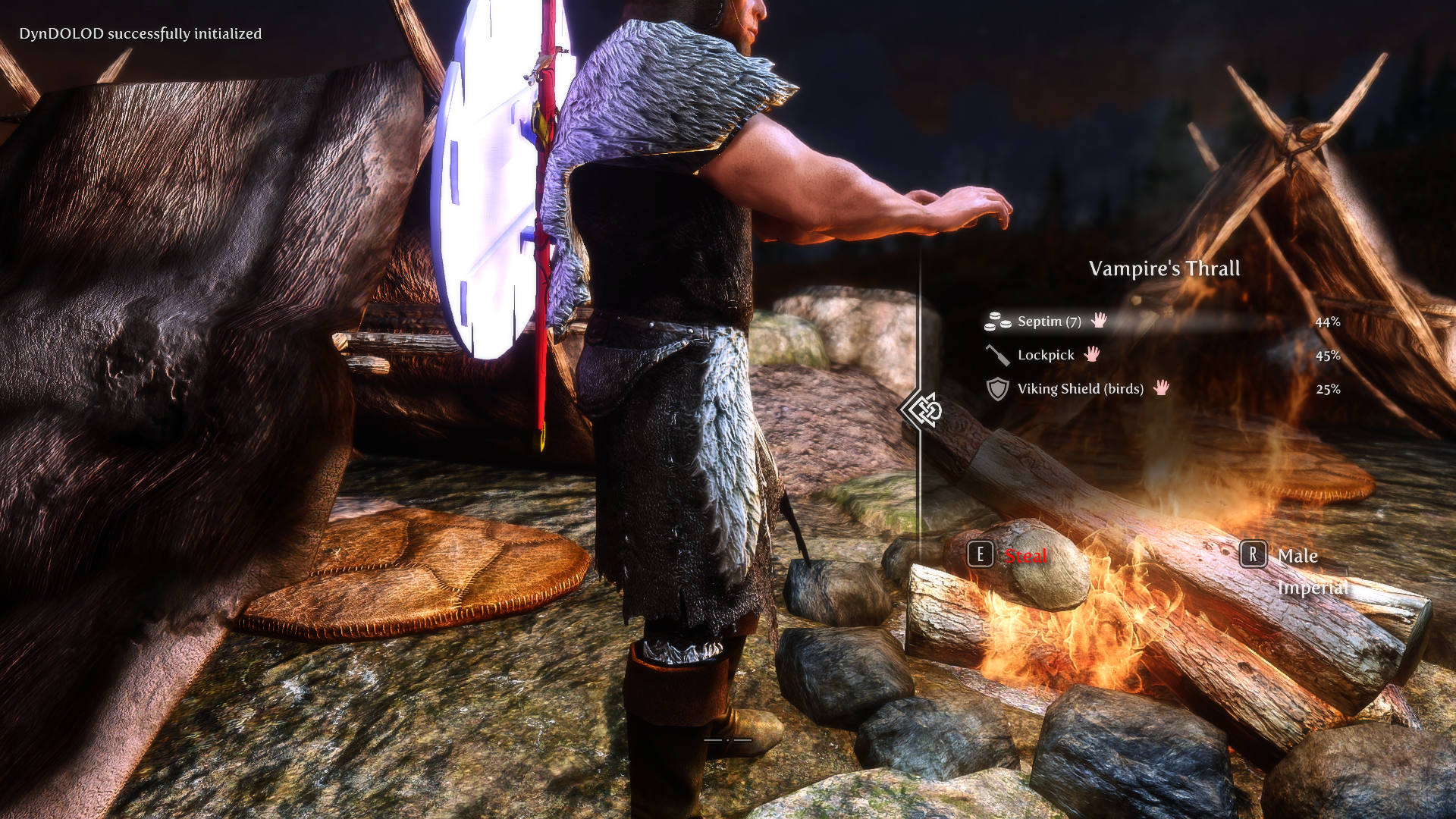The height and width of the screenshot is (819, 1456).
Task: Click the 44% success chance for Septim
Action: [1328, 322]
